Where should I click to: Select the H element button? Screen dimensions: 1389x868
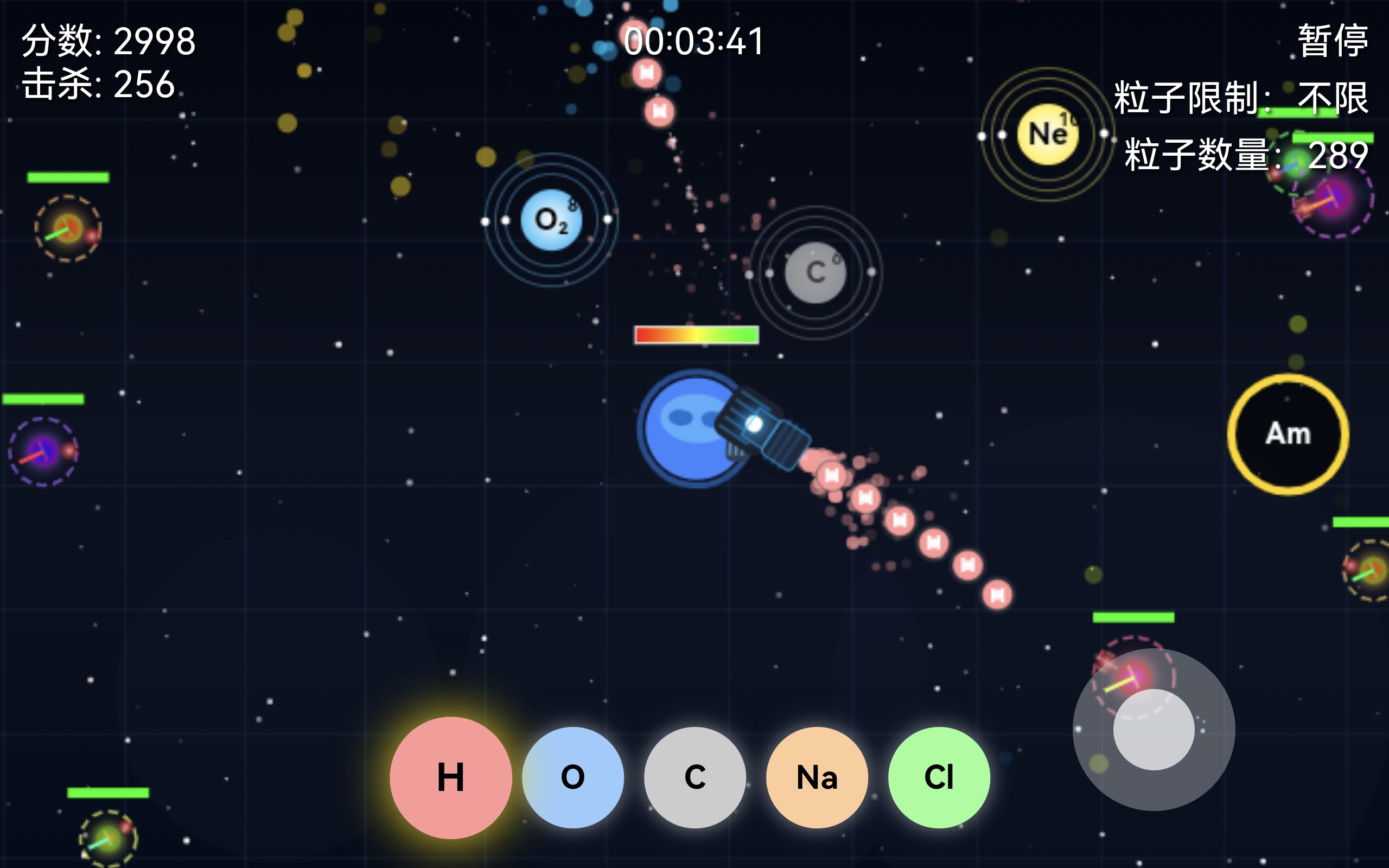point(450,777)
